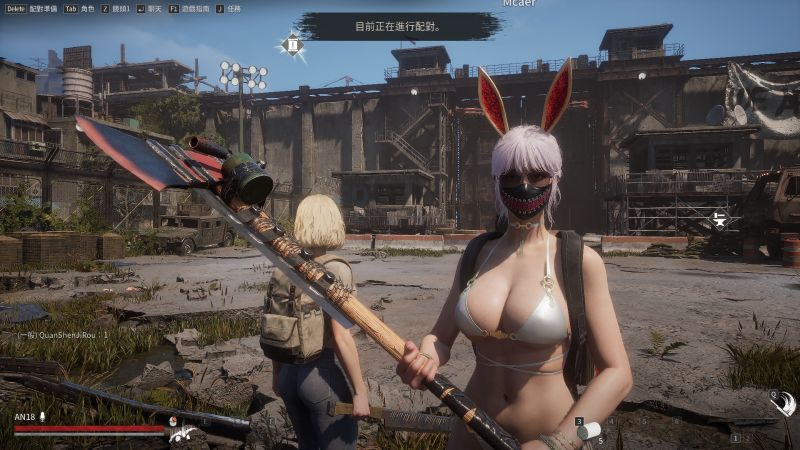
Task: Click the matchmaking in progress banner
Action: pos(398,27)
